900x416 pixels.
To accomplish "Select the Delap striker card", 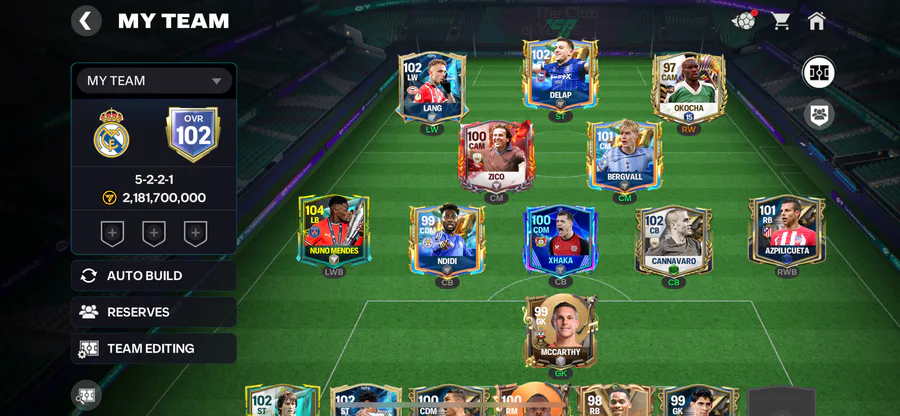I will point(560,74).
